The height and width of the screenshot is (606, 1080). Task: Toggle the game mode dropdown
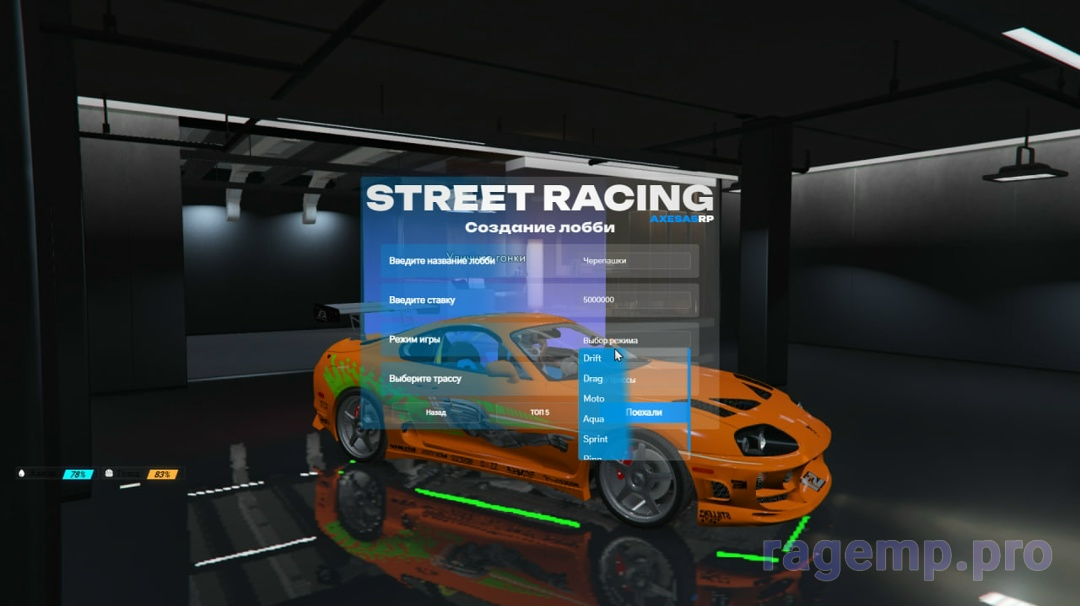[634, 340]
